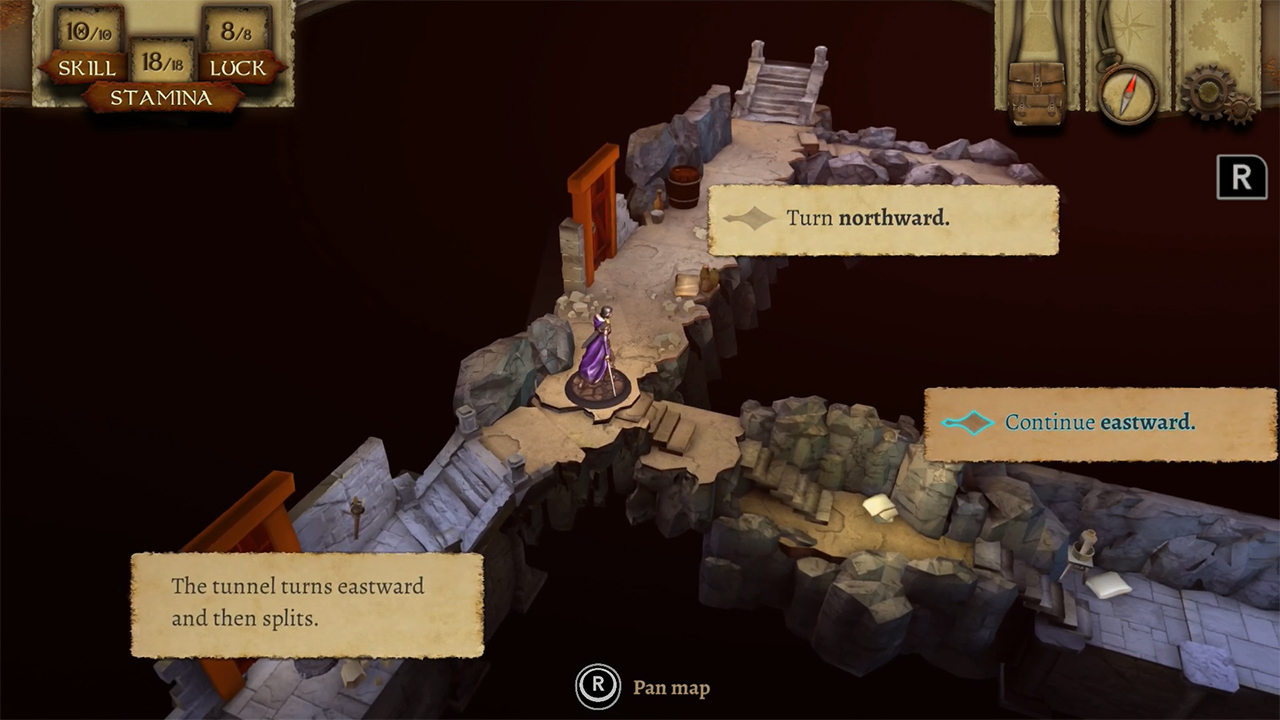Viewport: 1280px width, 720px height.
Task: Click the Pan map label at the bottom
Action: click(670, 688)
